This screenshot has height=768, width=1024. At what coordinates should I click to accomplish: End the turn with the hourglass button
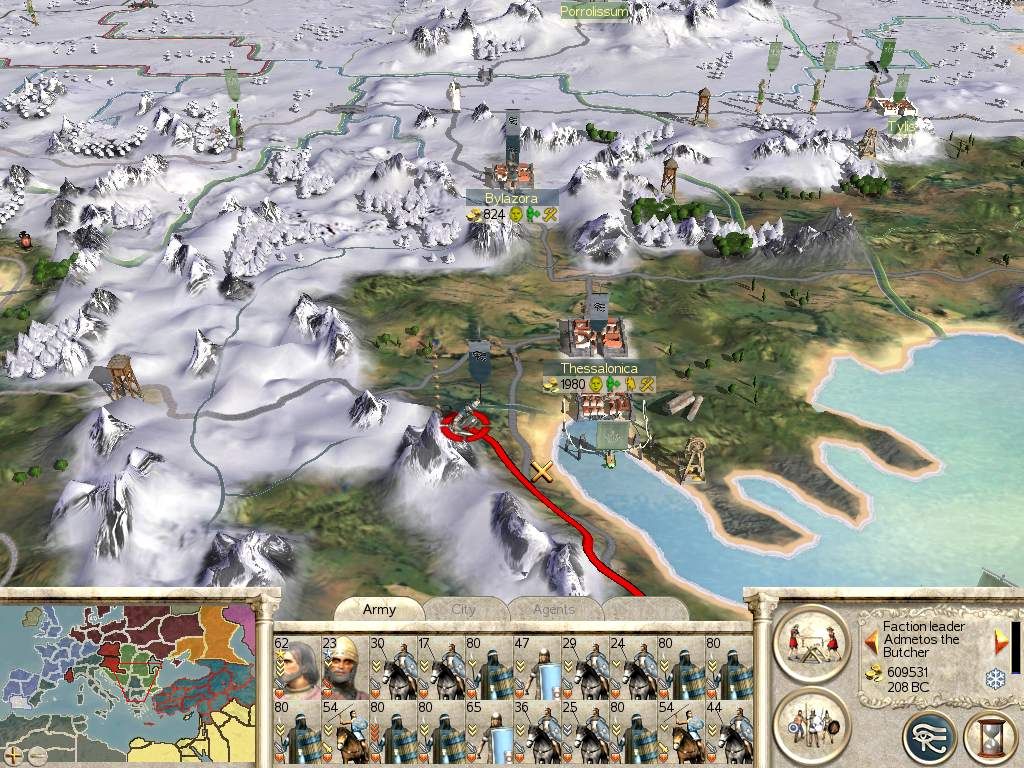pyautogui.click(x=988, y=737)
